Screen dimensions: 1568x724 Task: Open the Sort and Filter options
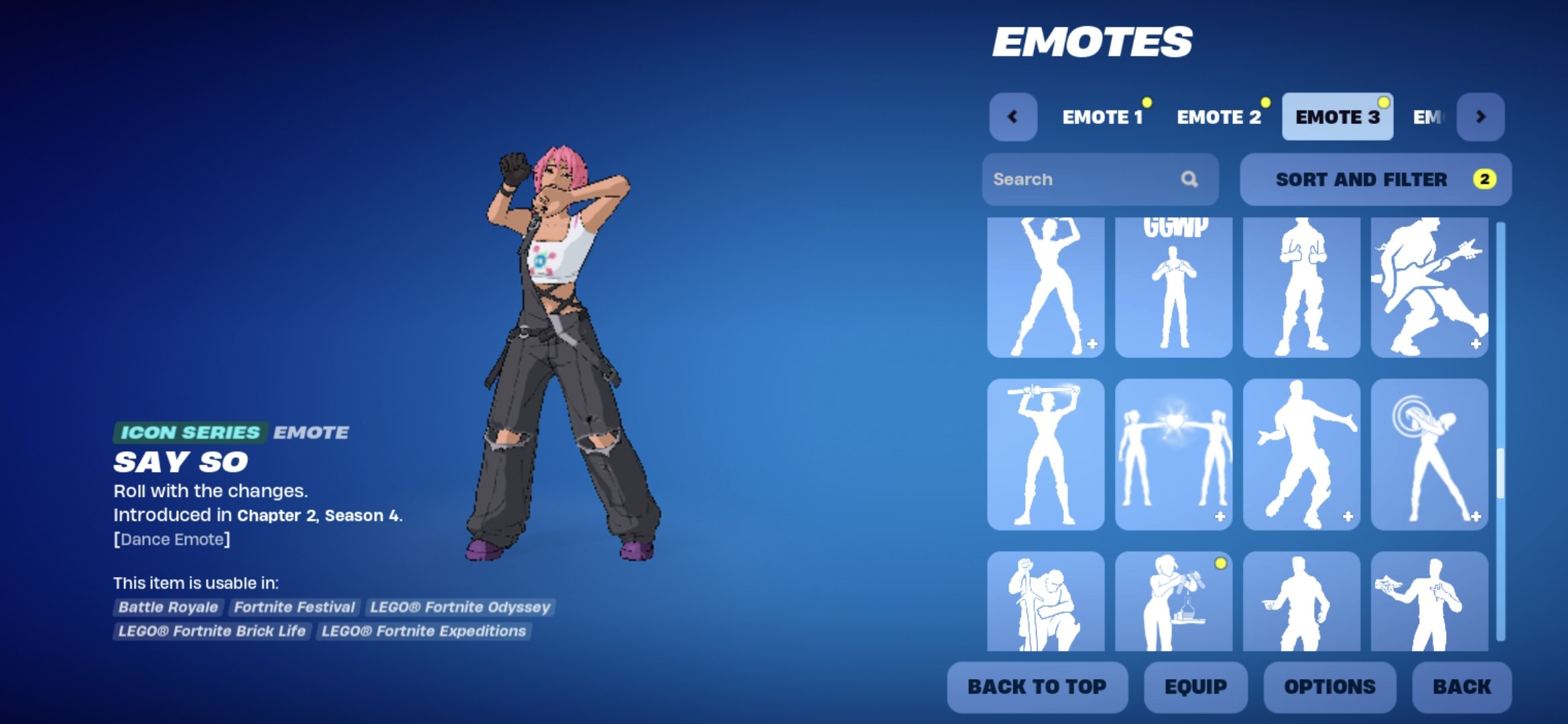[1375, 179]
